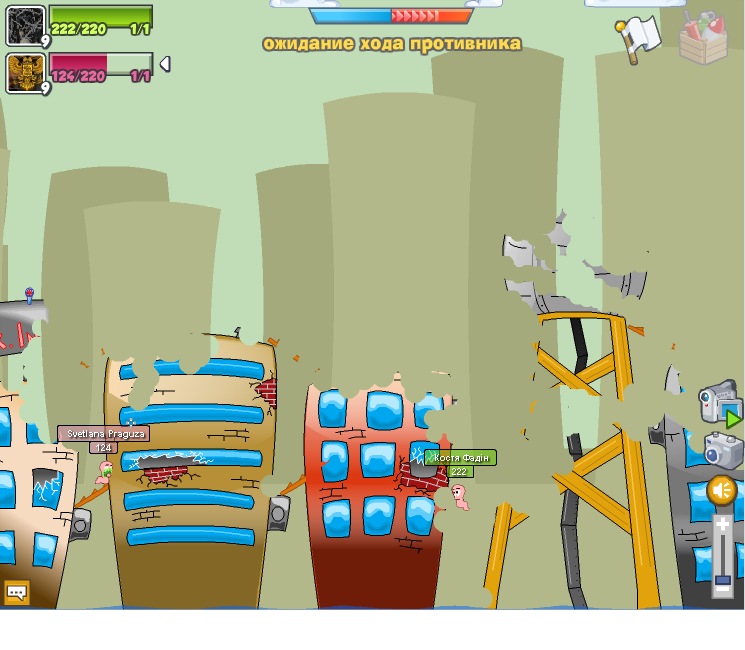Click the volume slider handle
Viewport: 745px width, 650px height.
[722, 580]
